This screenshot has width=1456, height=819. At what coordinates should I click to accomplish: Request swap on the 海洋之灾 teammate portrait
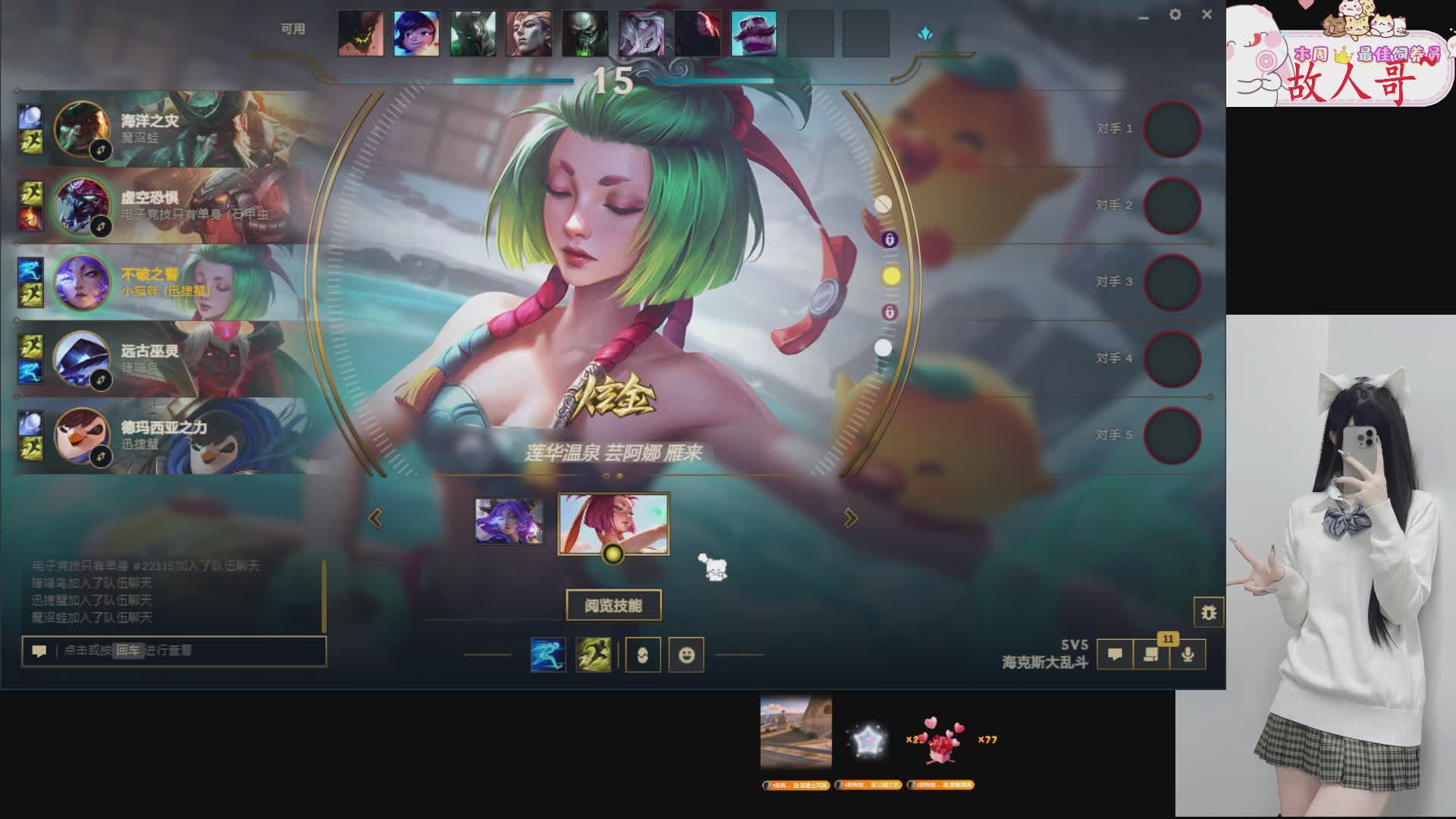point(101,150)
